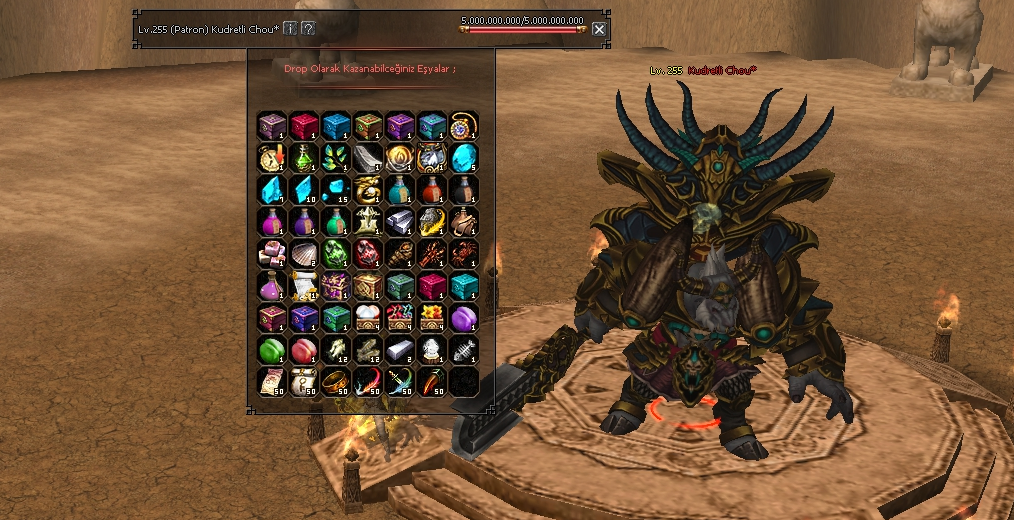Select the large cyan gem stack of 5
This screenshot has height=520, width=1014.
click(464, 157)
